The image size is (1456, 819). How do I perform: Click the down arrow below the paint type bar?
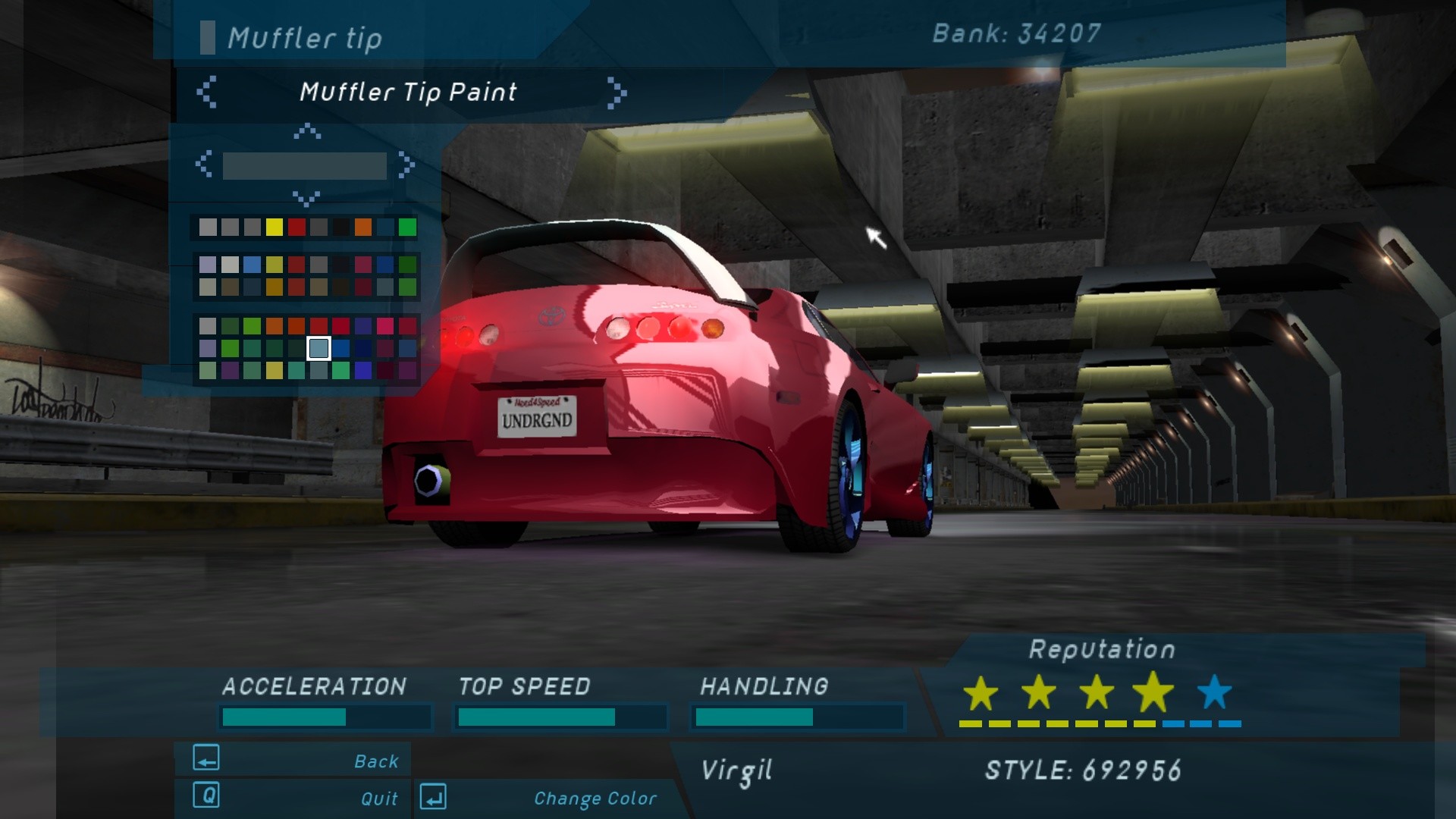point(306,199)
